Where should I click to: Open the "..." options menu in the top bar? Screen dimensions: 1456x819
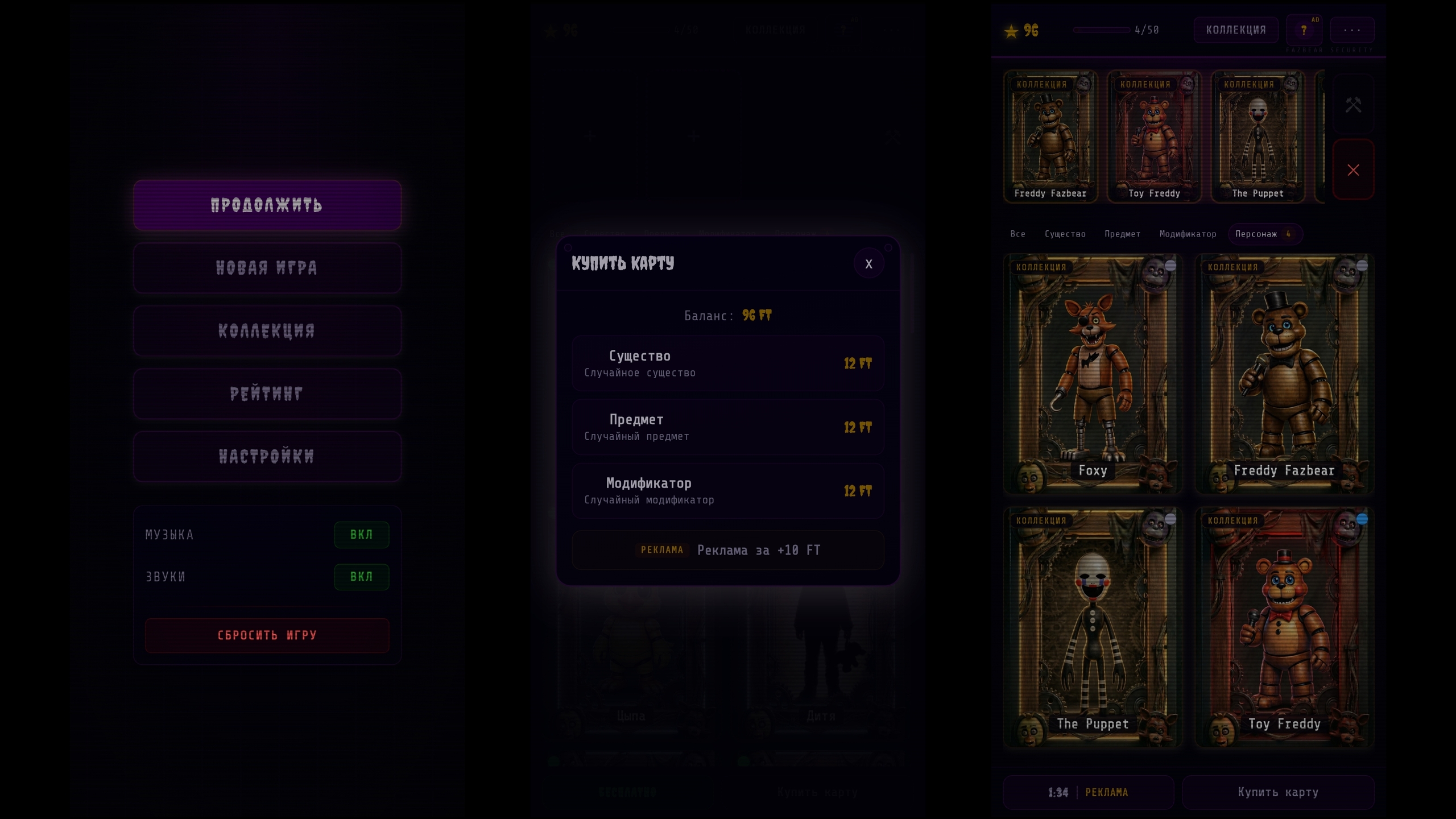[1353, 30]
